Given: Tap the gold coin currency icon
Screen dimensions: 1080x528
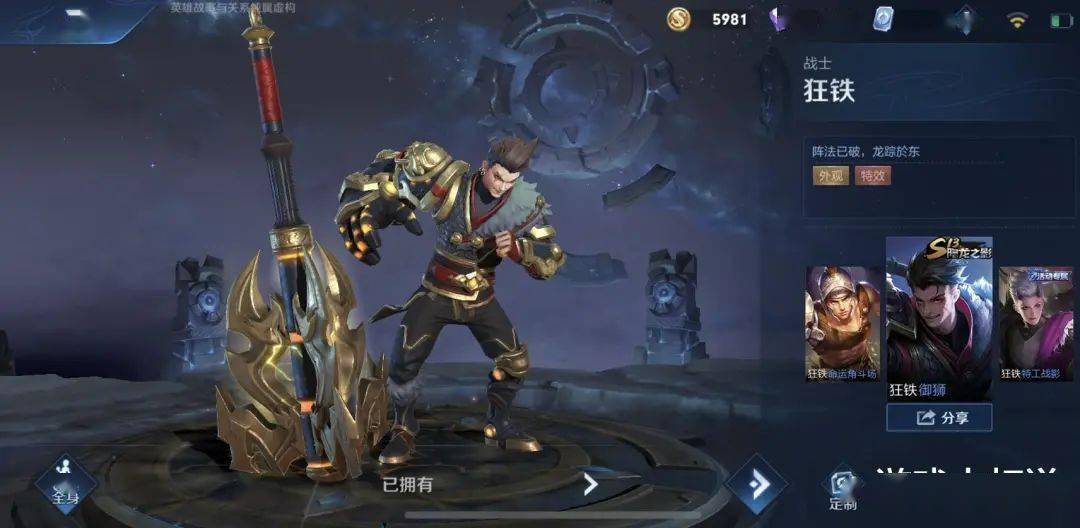Looking at the screenshot, I should click(x=681, y=18).
